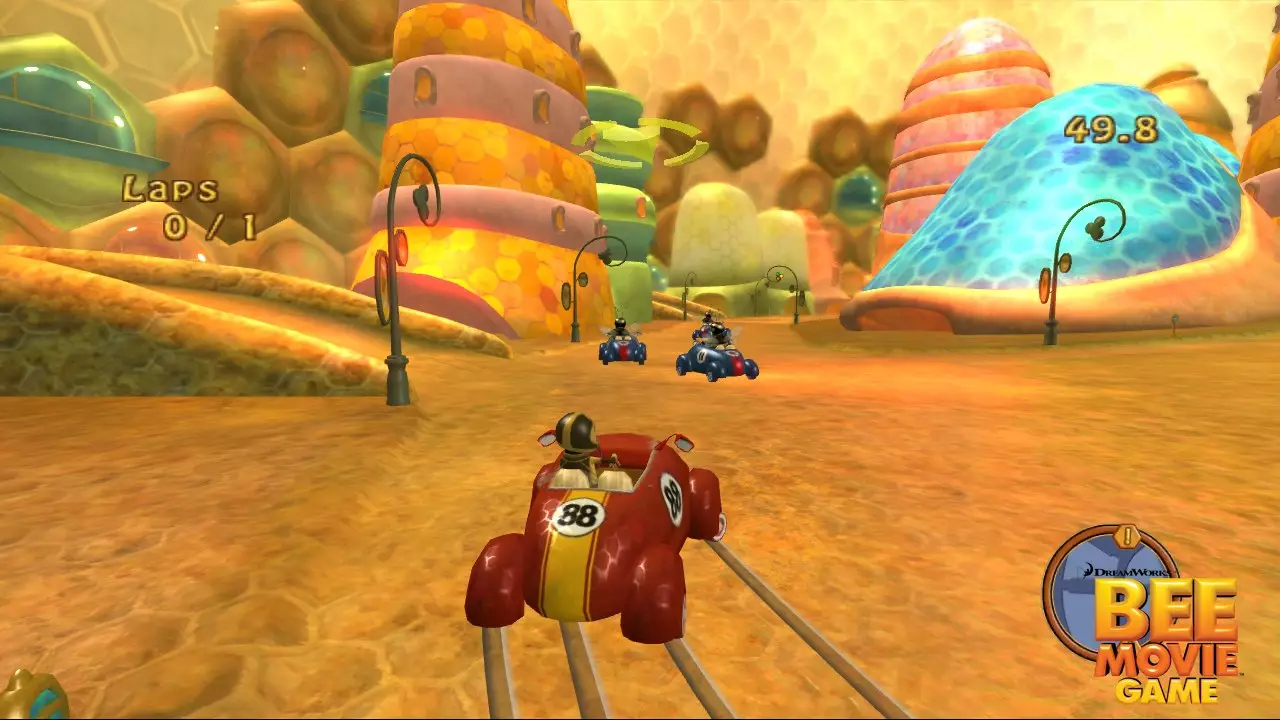The width and height of the screenshot is (1280, 720).
Task: Click the nearest blue opponent kart
Action: (x=715, y=360)
